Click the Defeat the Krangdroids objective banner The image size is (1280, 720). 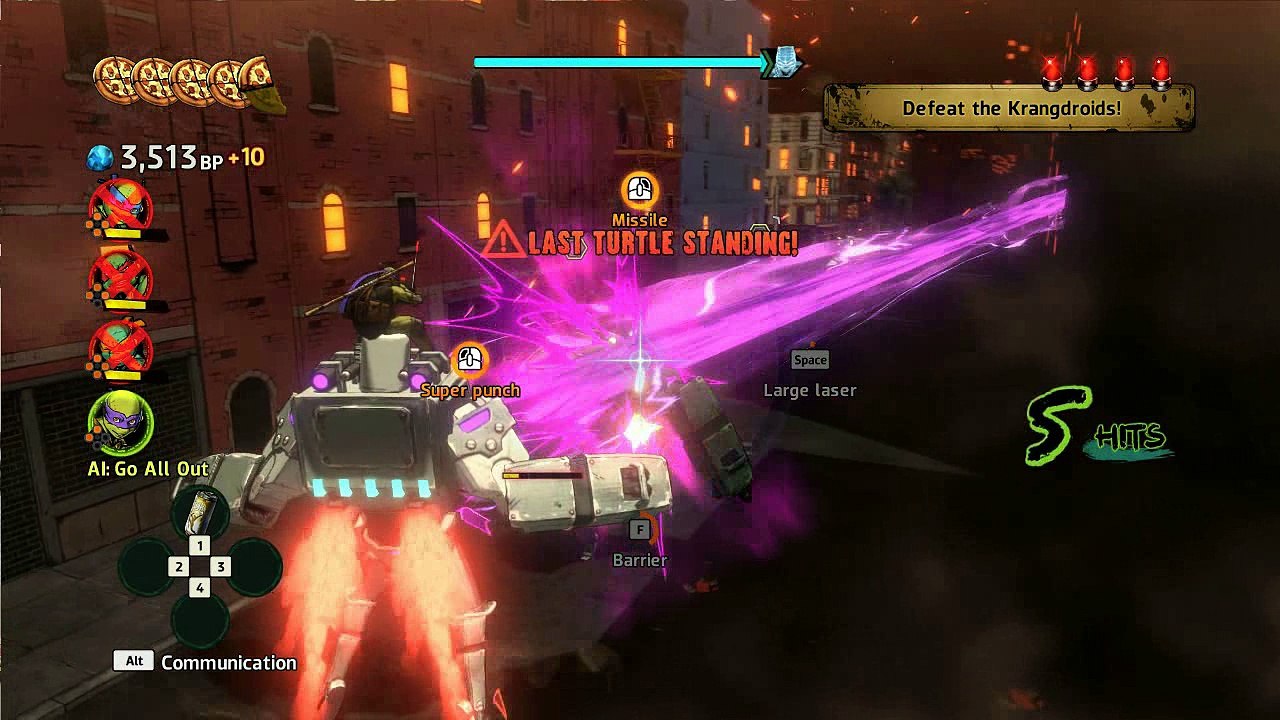click(1009, 108)
